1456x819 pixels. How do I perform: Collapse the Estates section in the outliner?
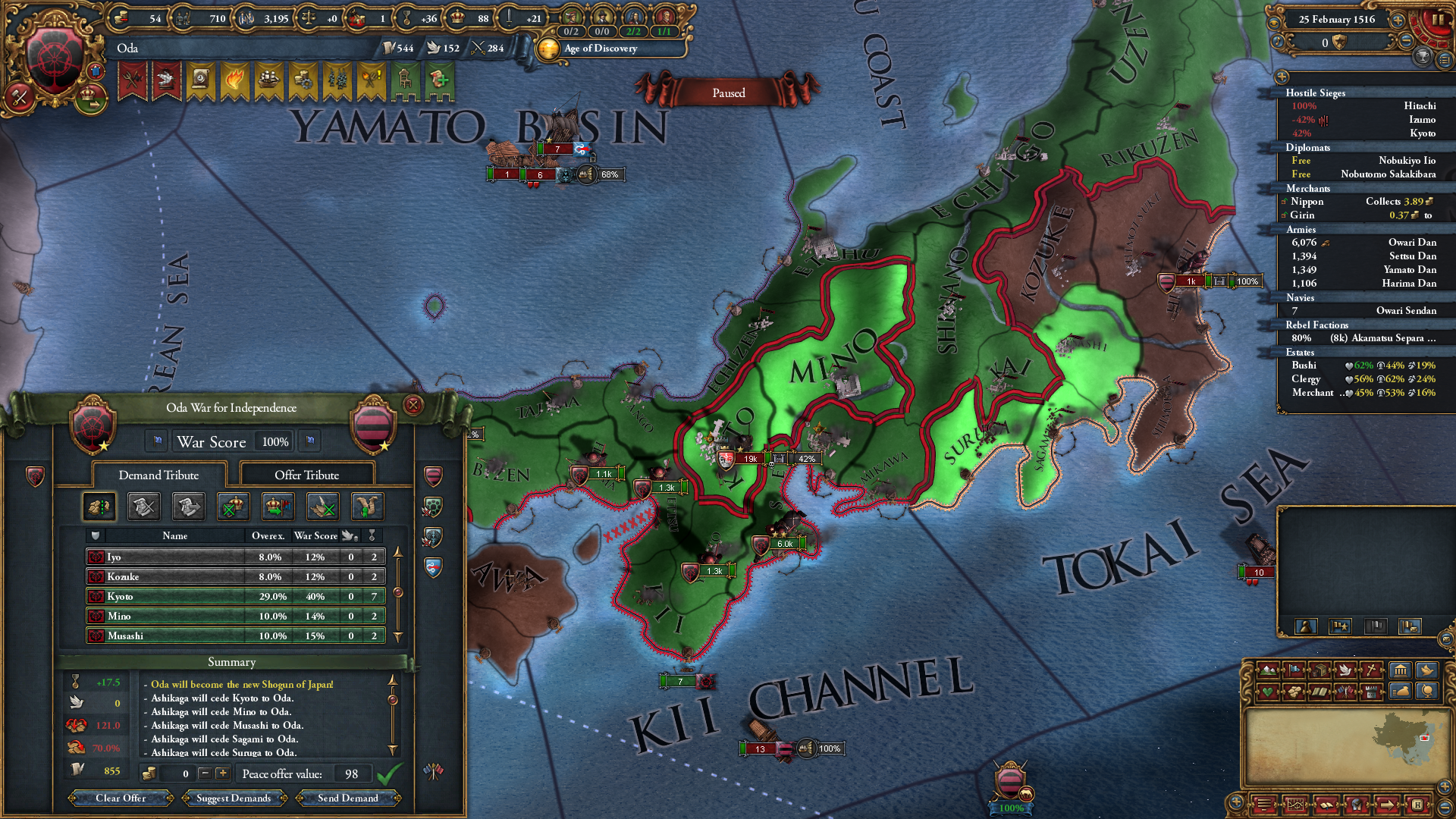[1301, 352]
